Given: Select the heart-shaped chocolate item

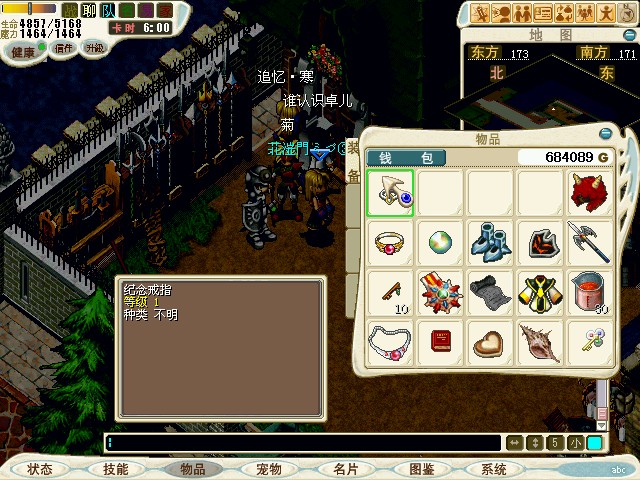Looking at the screenshot, I should point(490,343).
